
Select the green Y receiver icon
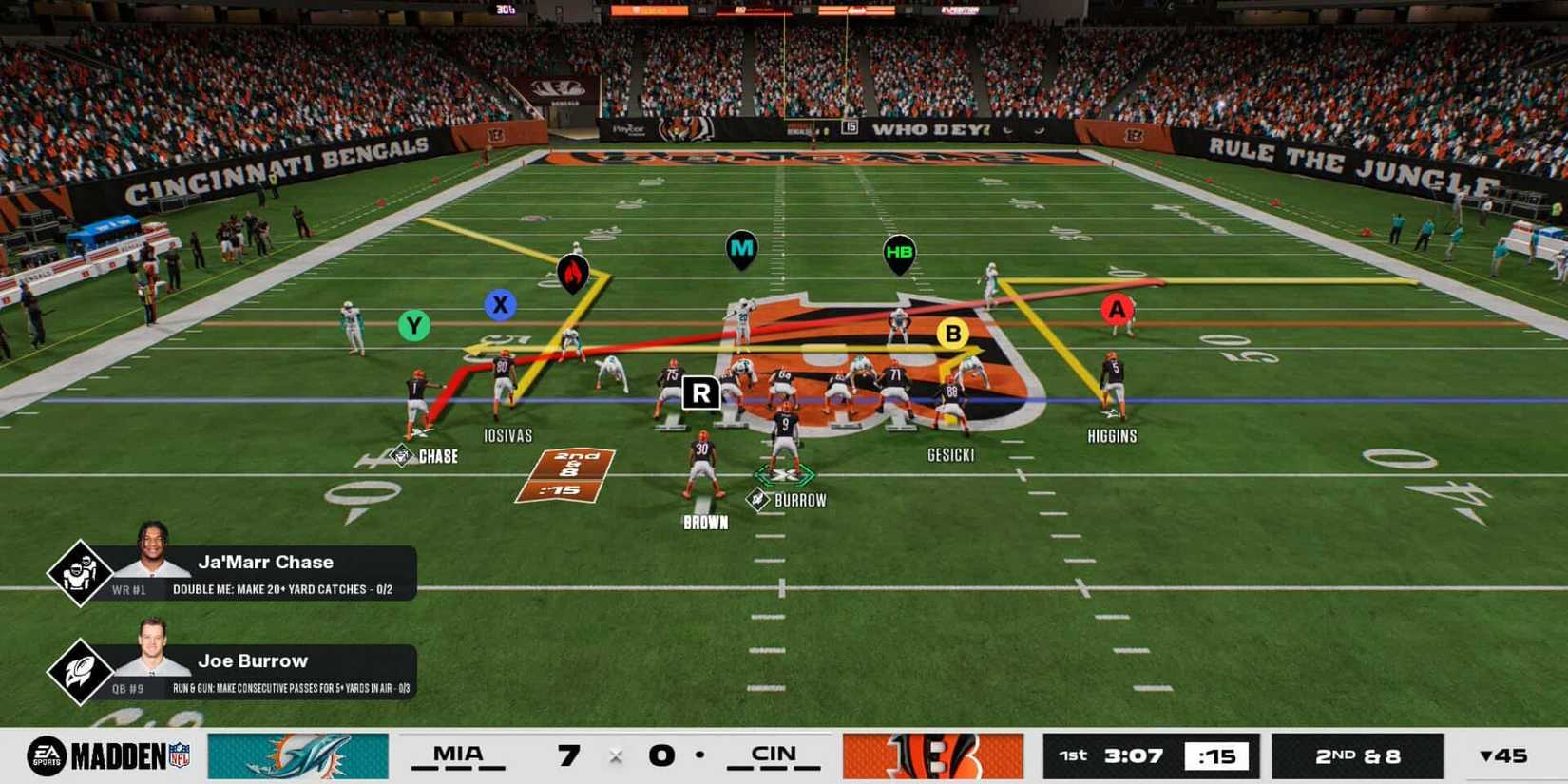point(412,326)
